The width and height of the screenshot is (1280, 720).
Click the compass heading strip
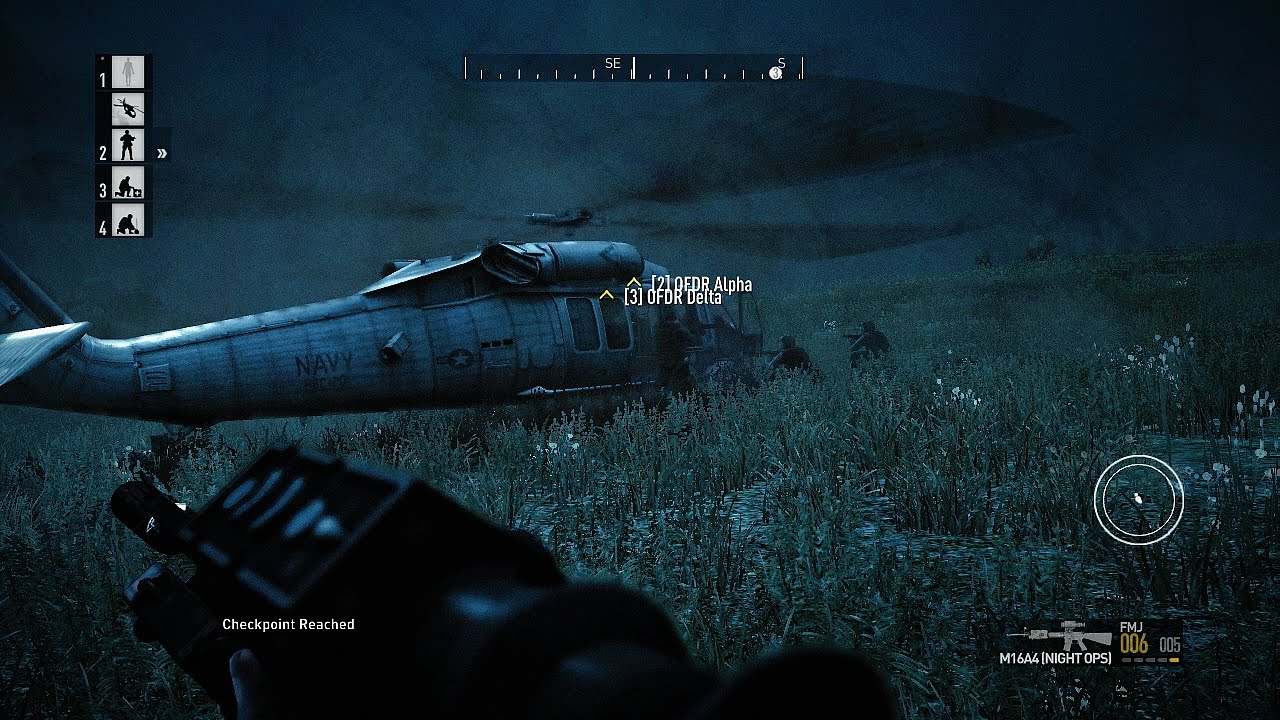pos(633,69)
